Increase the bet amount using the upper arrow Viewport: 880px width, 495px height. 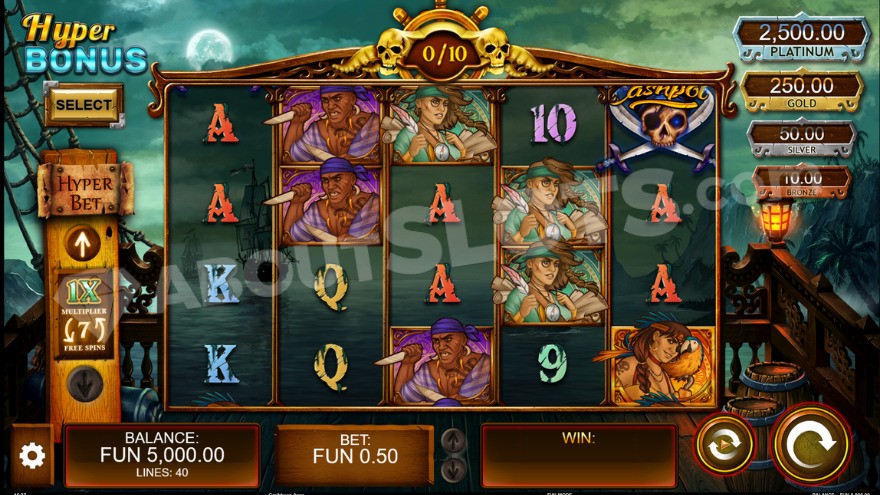(453, 440)
